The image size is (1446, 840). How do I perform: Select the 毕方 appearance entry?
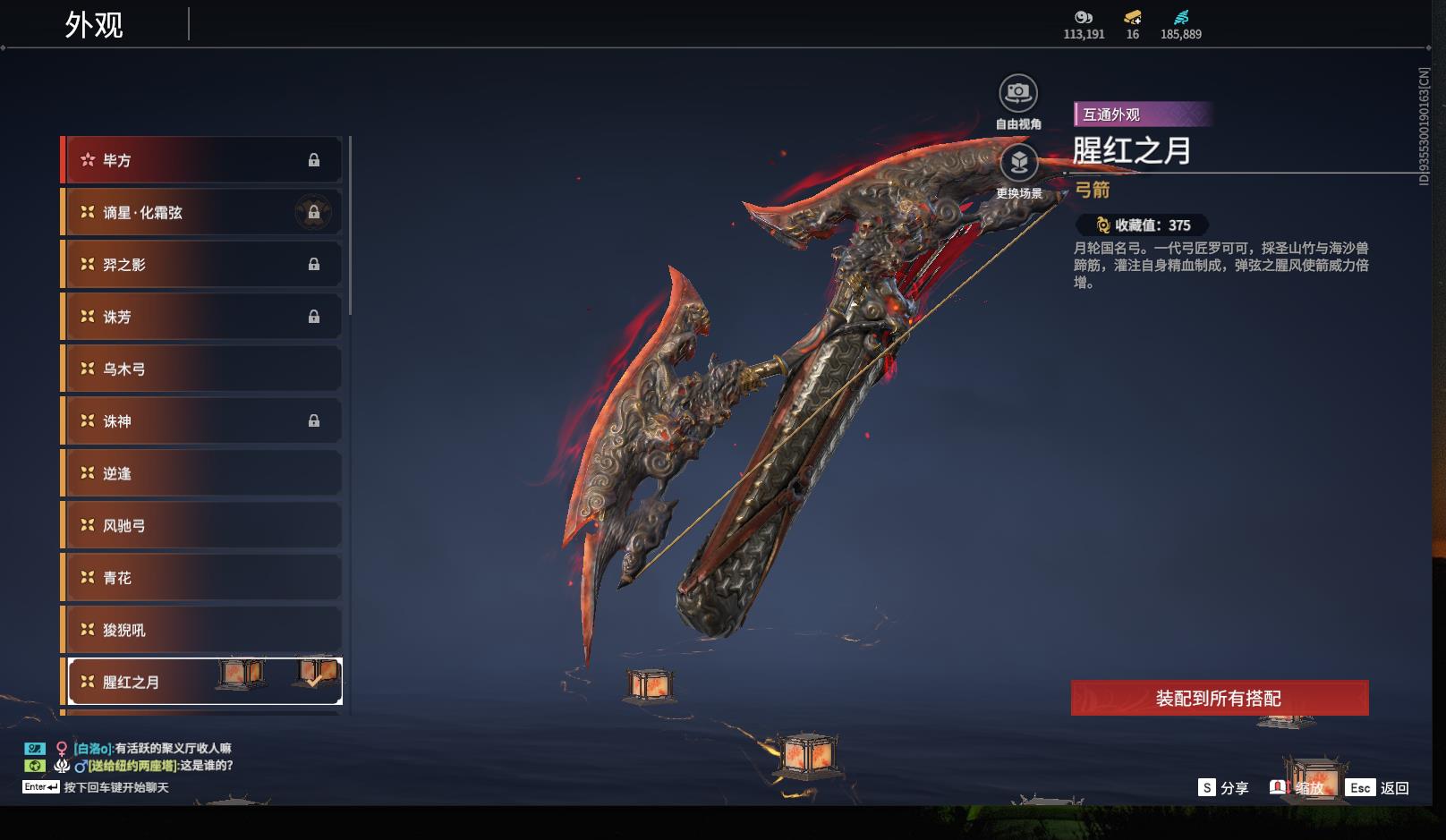(x=201, y=160)
